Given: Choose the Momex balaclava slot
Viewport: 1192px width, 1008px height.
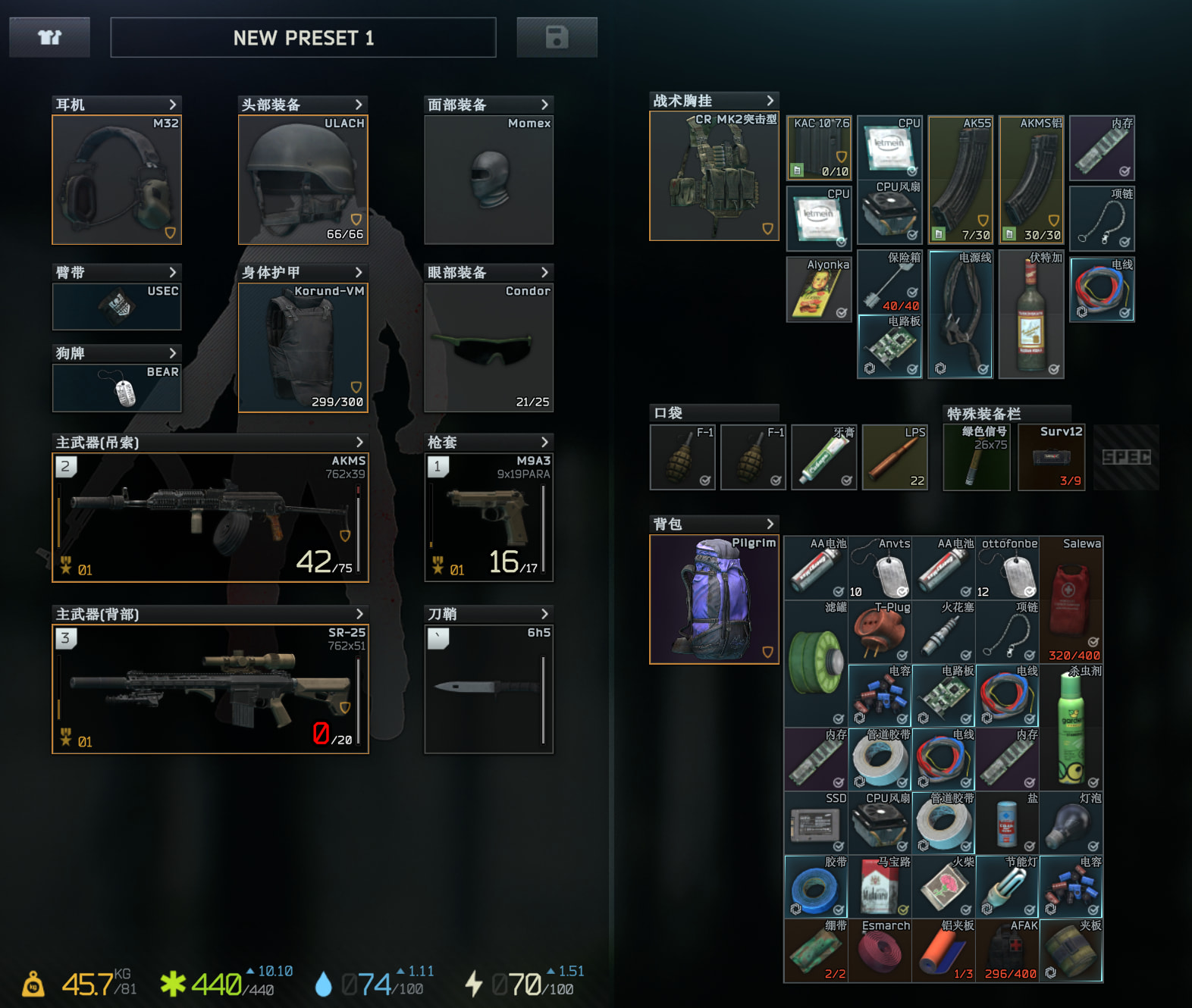Looking at the screenshot, I should [488, 180].
